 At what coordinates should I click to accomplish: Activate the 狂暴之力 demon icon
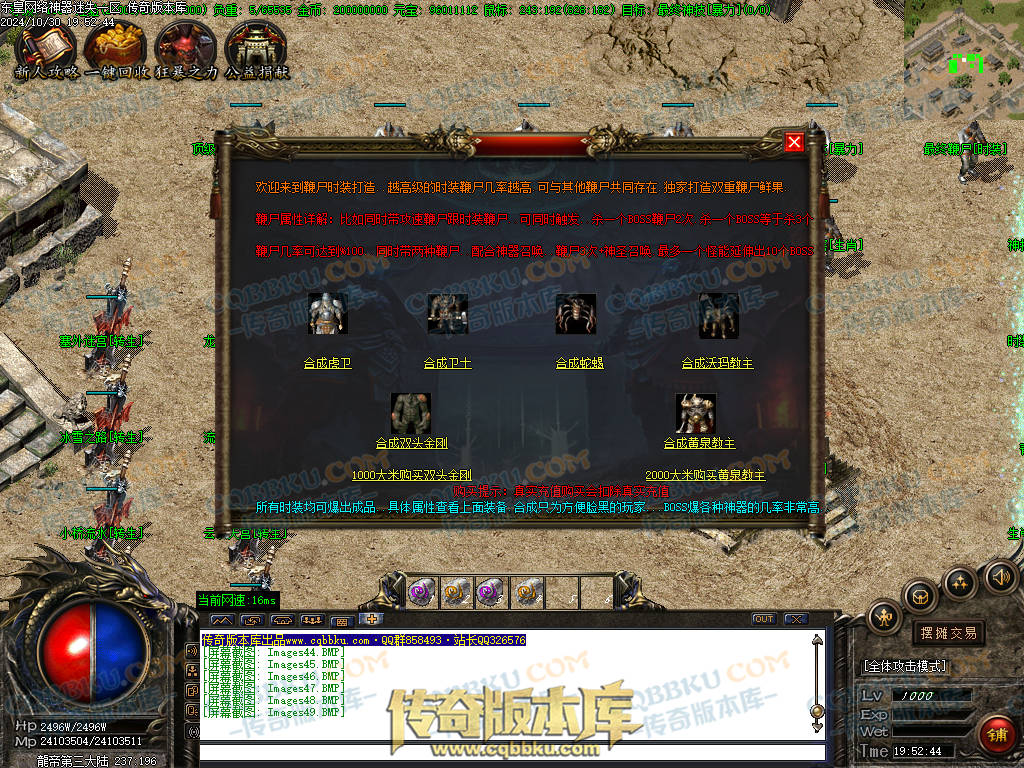click(186, 48)
